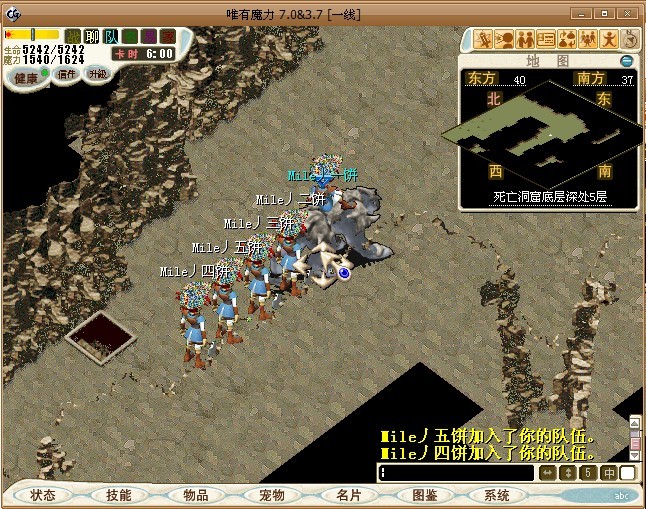The height and width of the screenshot is (509, 646).
Task: Open the 图鉴 encyclopedia menu
Action: click(424, 495)
